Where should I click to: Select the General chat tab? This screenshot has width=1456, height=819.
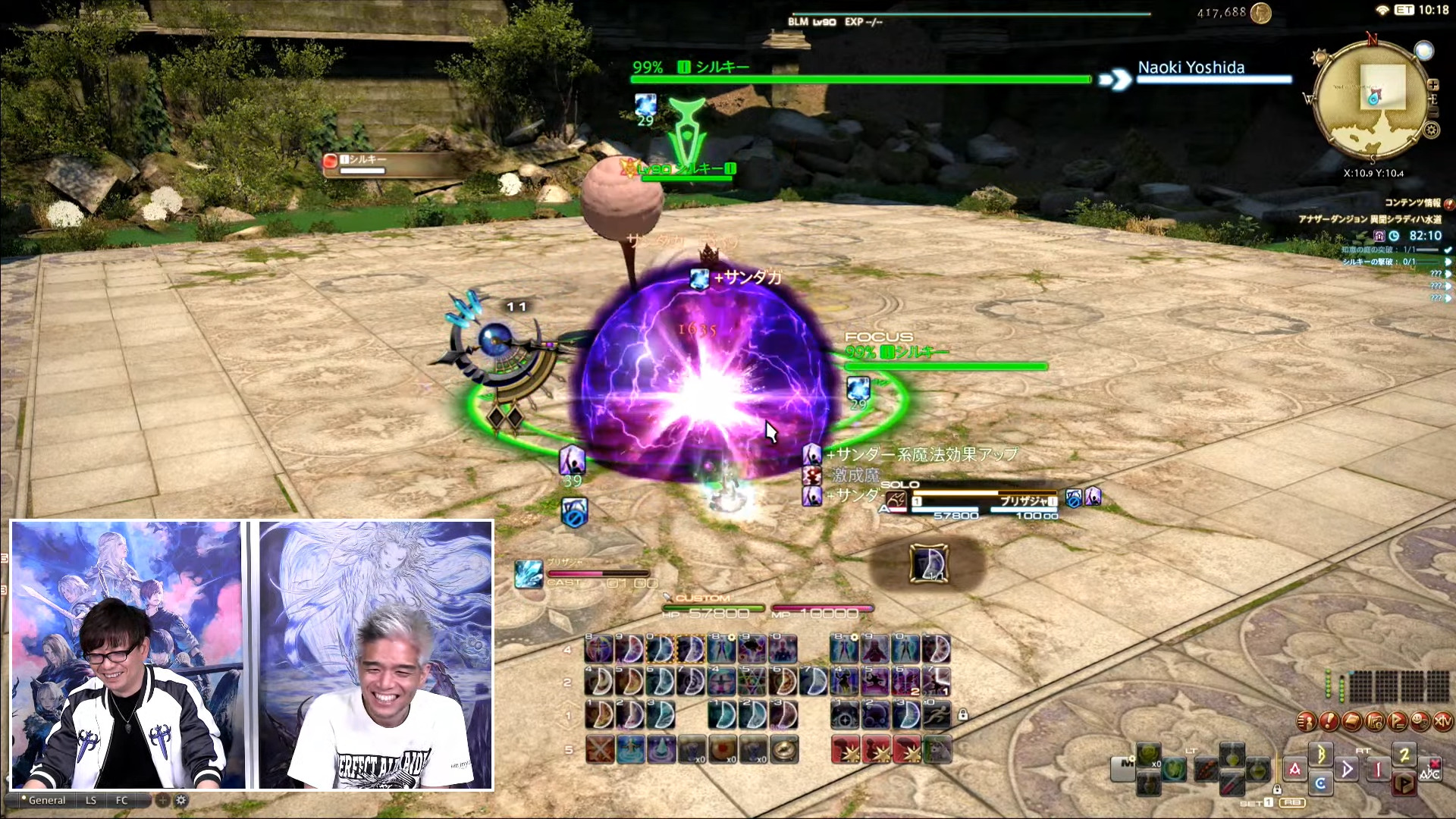tap(46, 800)
